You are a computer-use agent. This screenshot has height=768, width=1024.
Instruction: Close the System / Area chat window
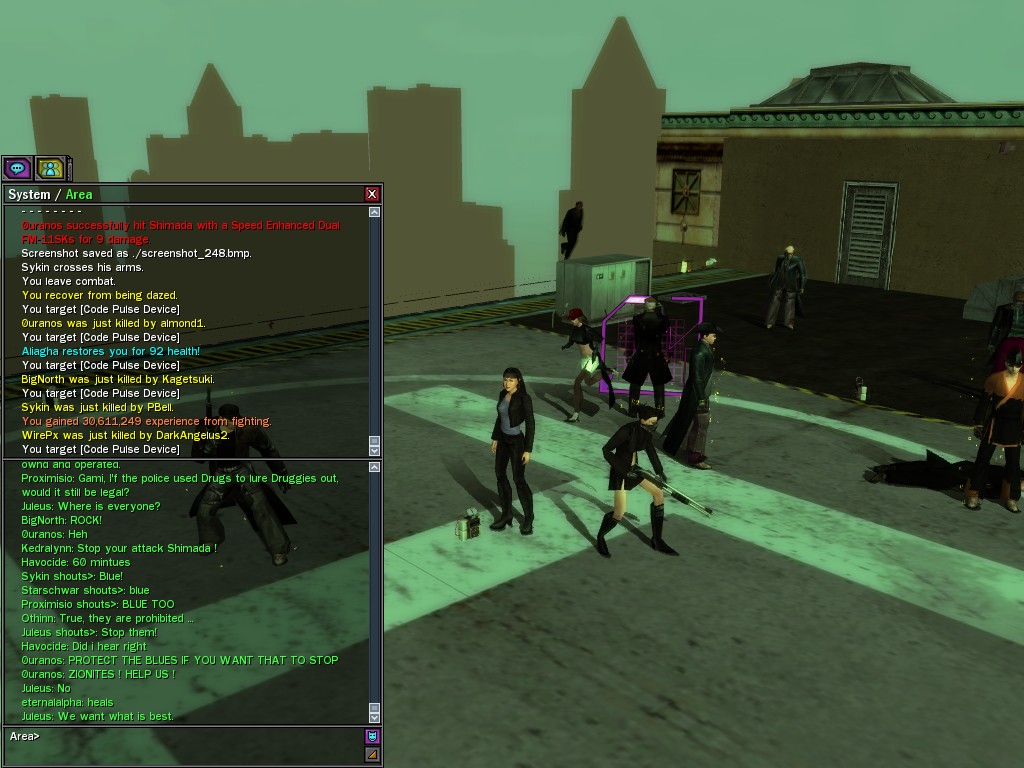tap(372, 194)
